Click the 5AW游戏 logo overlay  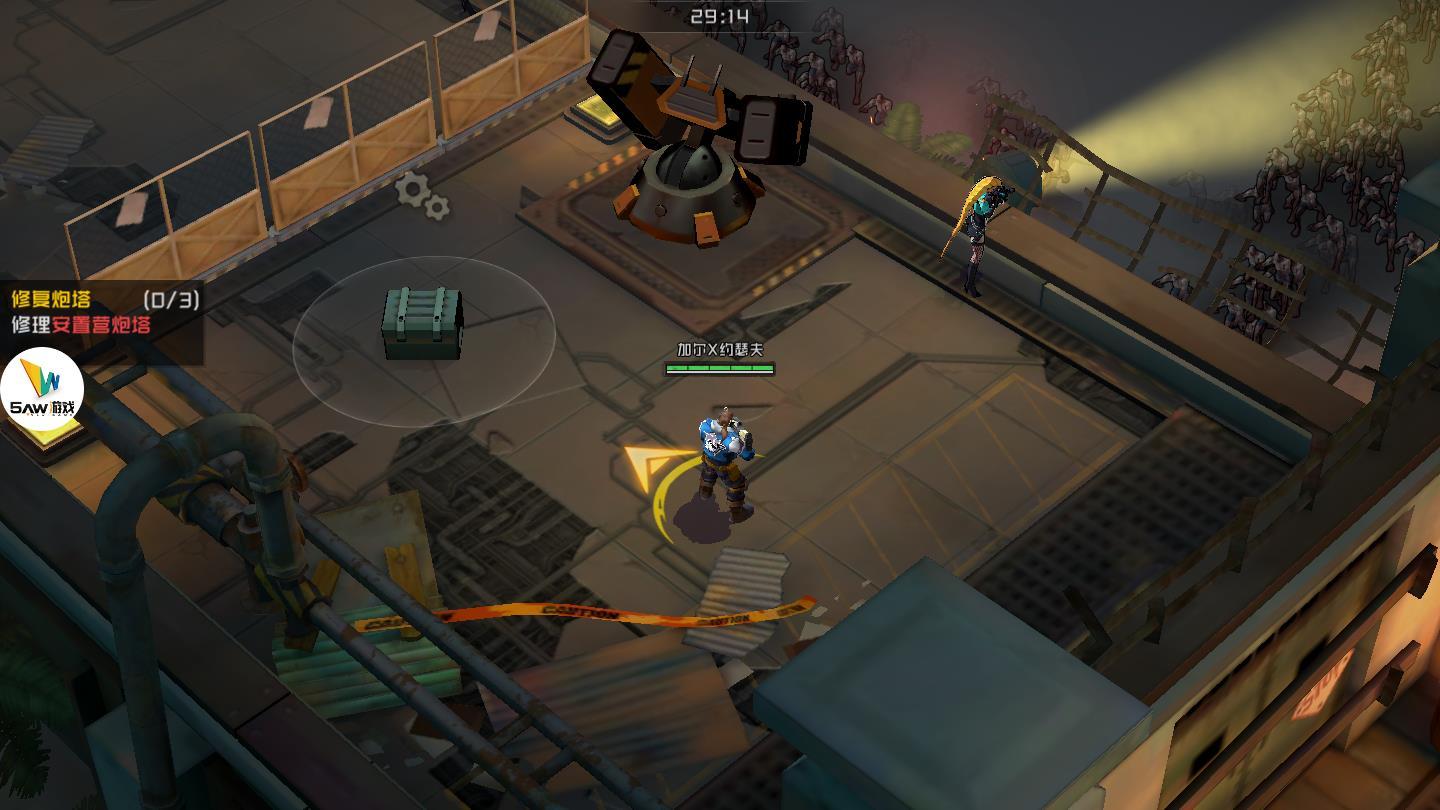tap(41, 389)
